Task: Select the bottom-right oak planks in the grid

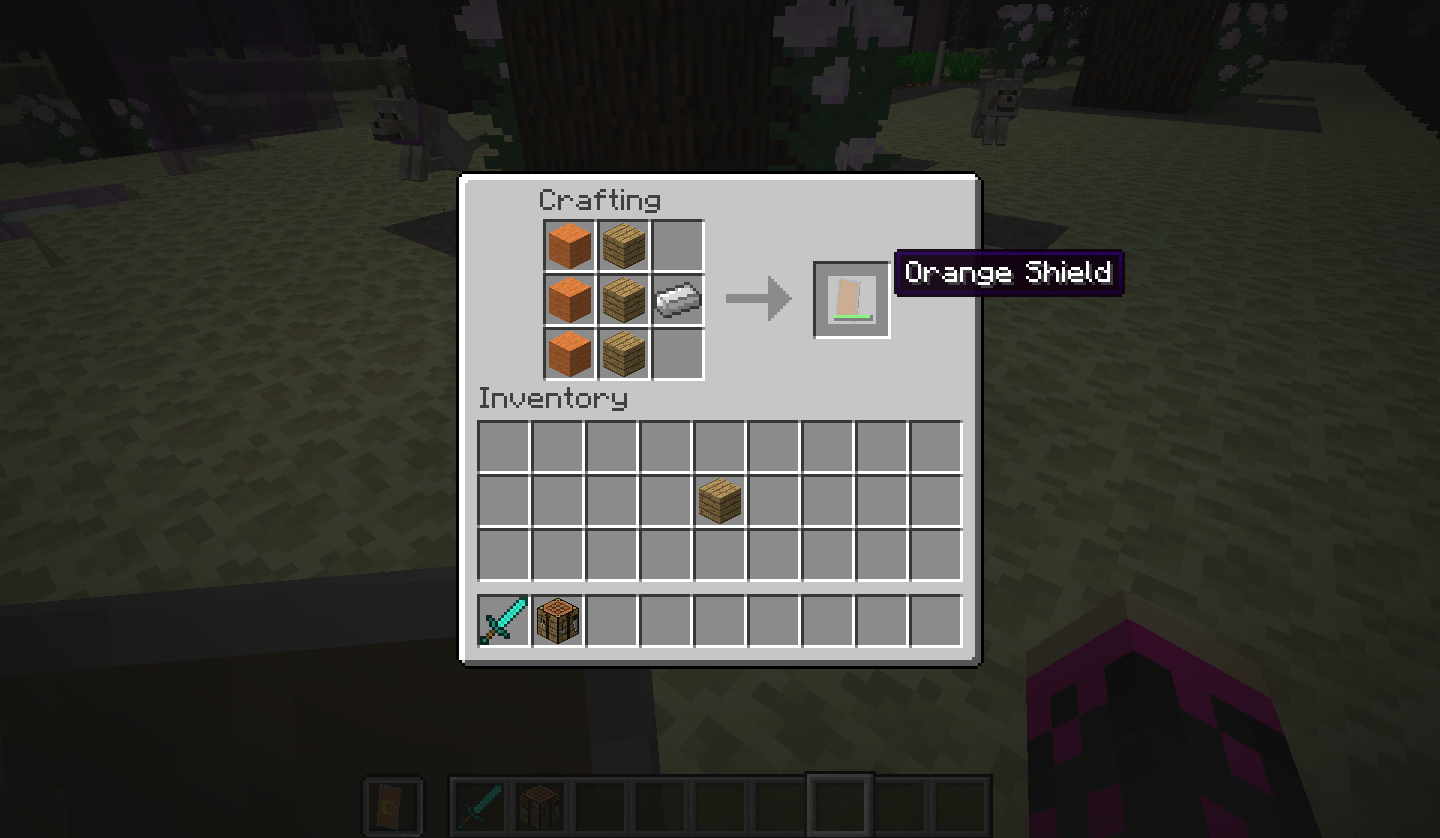Action: coord(623,351)
